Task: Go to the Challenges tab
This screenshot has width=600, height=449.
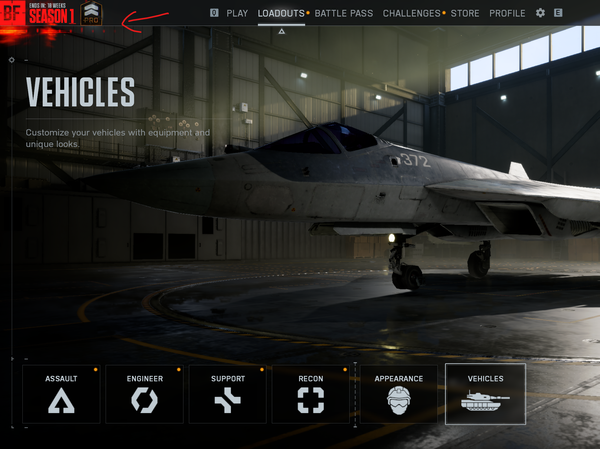Action: tap(411, 13)
